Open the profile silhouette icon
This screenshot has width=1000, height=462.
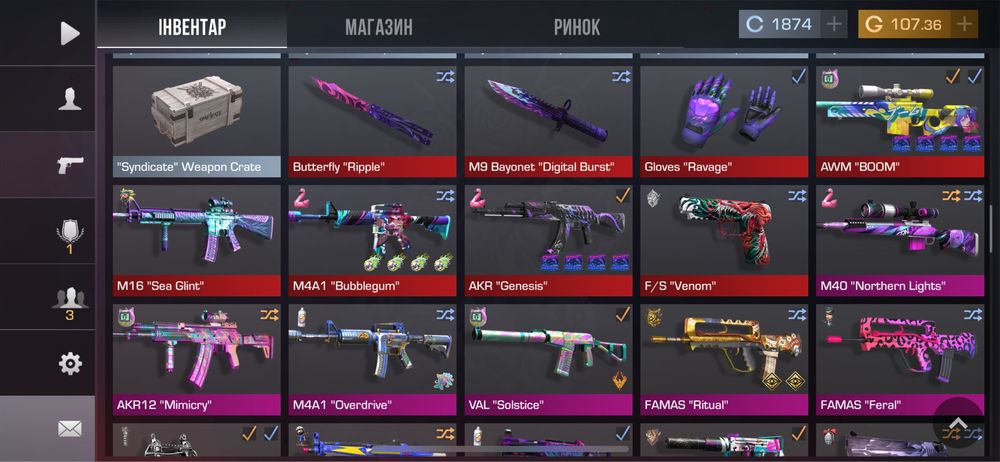coord(69,99)
